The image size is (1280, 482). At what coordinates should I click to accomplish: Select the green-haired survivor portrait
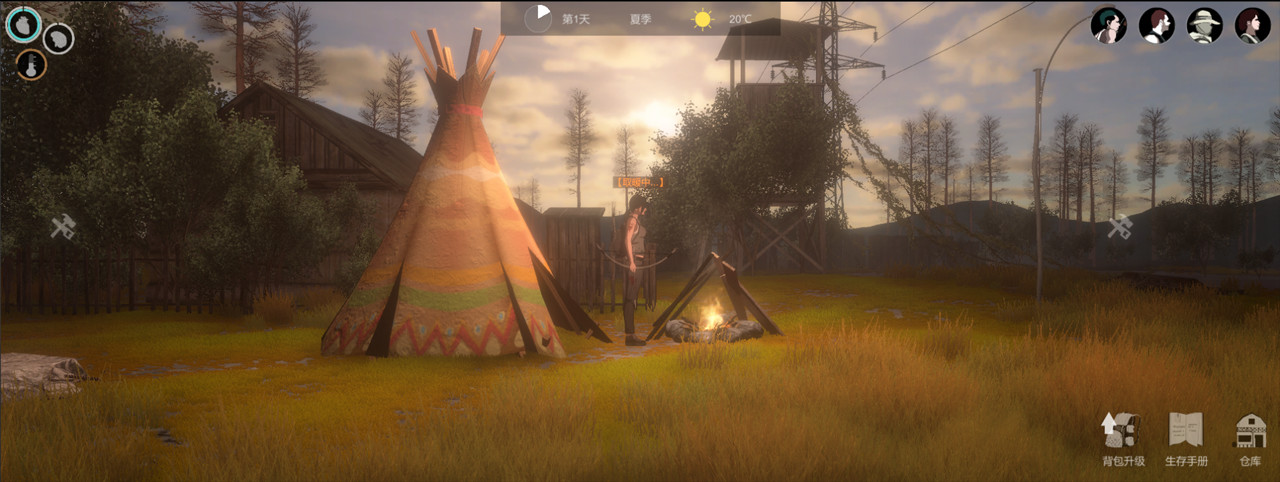tap(1108, 25)
